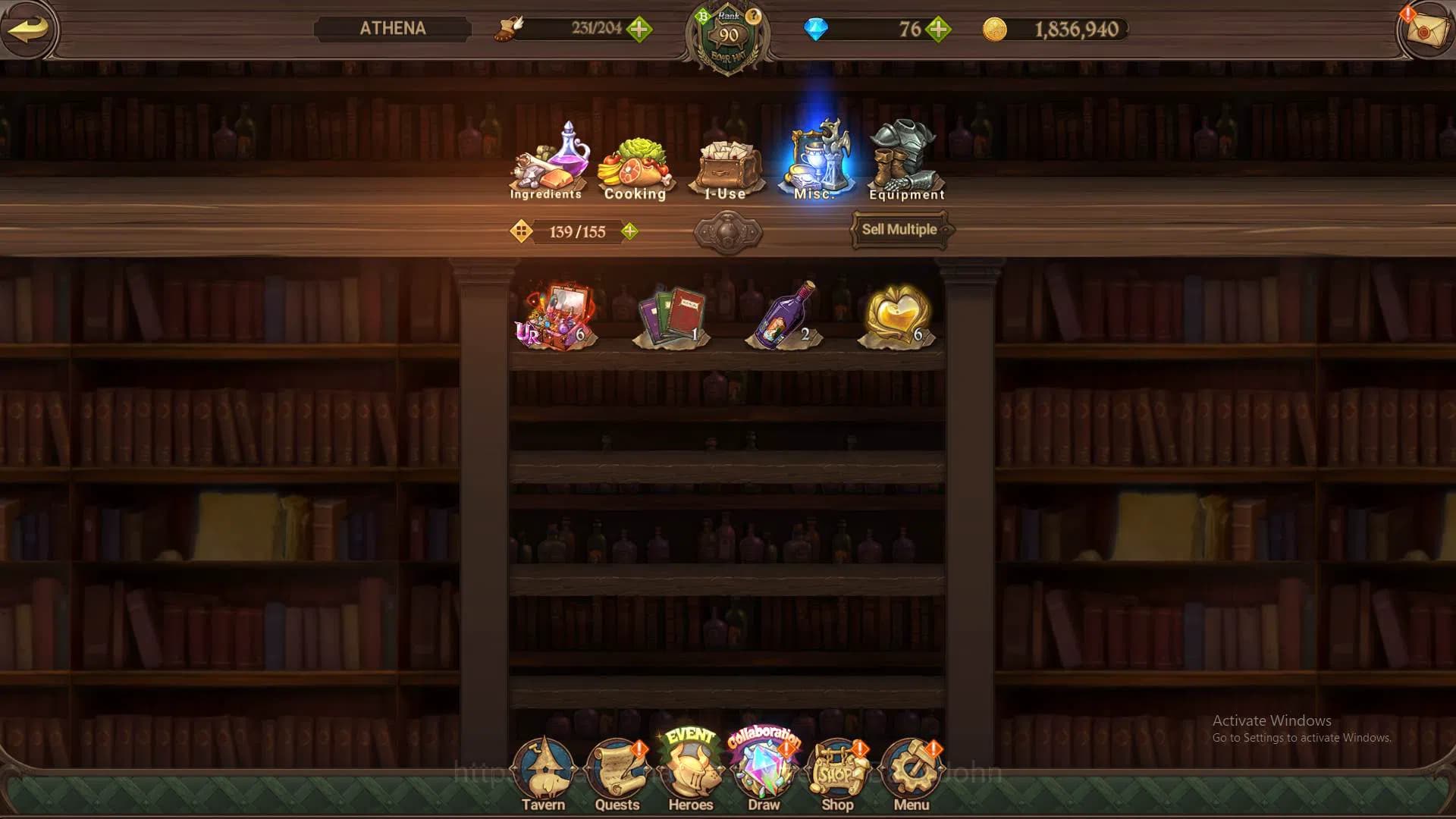1456x819 pixels.
Task: Click the back arrow at top left
Action: (x=27, y=28)
